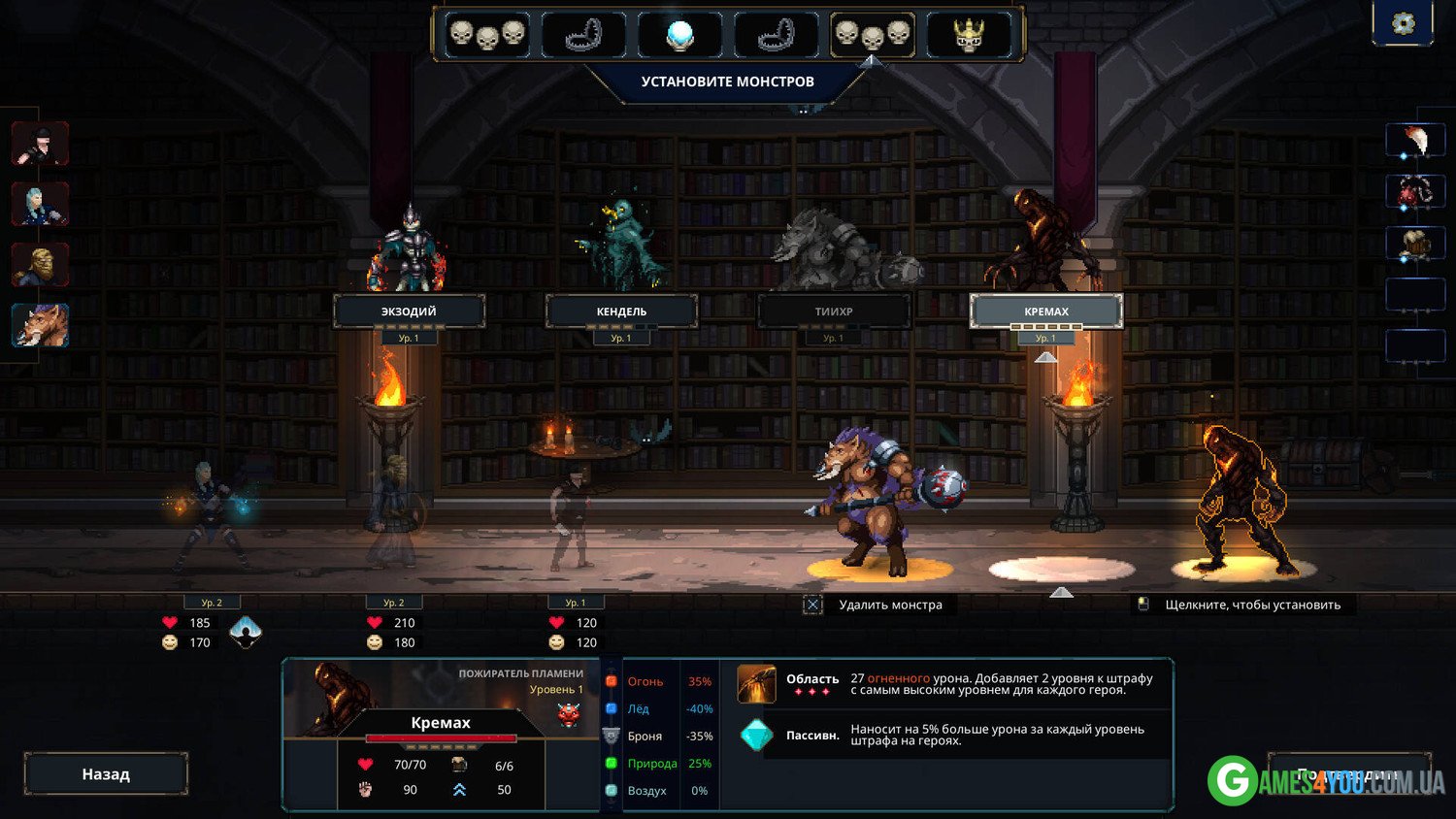Screen dimensions: 1456x819
Task: Click the Пассивн. diamond passive ability icon
Action: [x=756, y=735]
